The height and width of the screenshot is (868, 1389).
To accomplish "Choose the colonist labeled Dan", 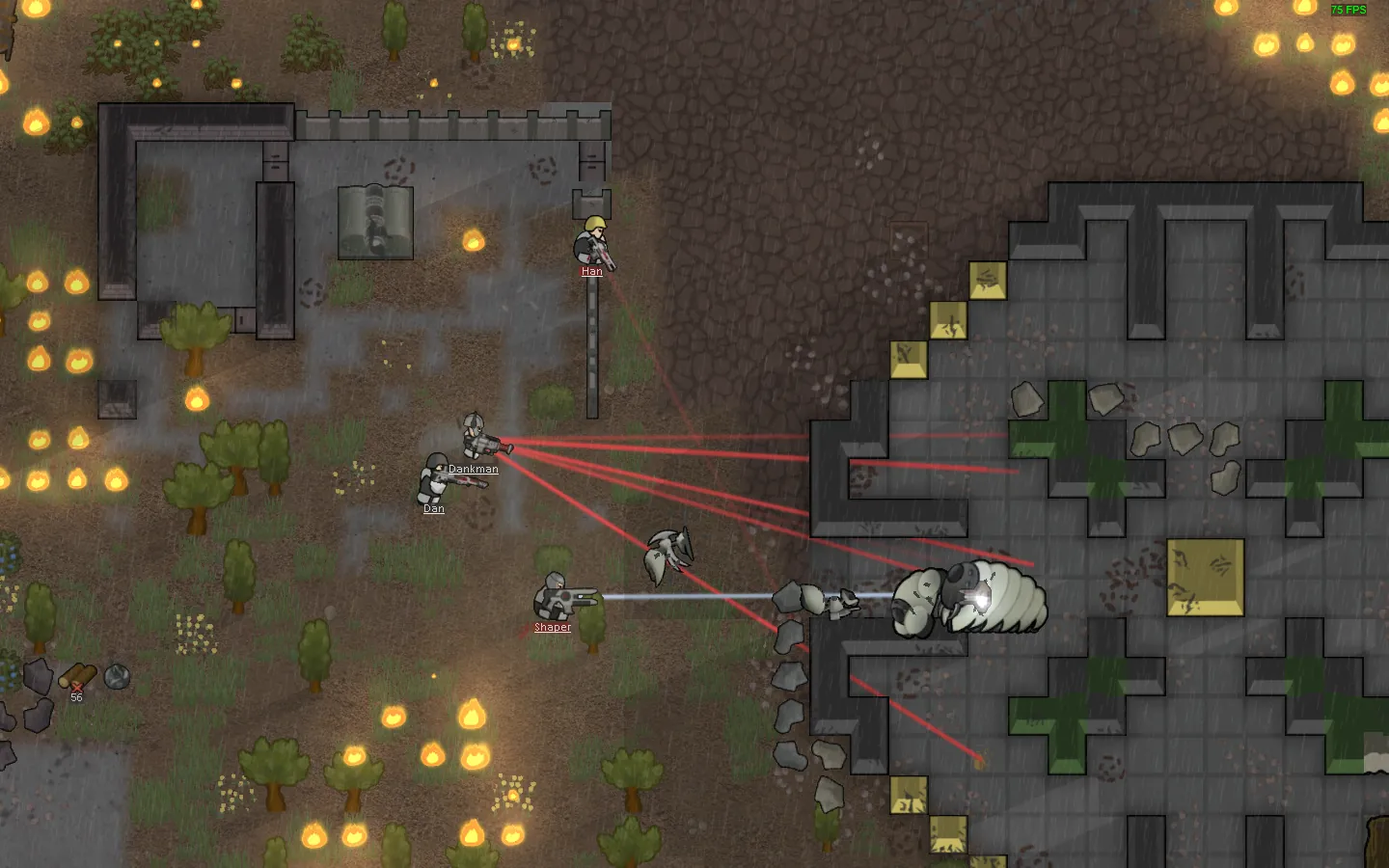I will point(435,476).
